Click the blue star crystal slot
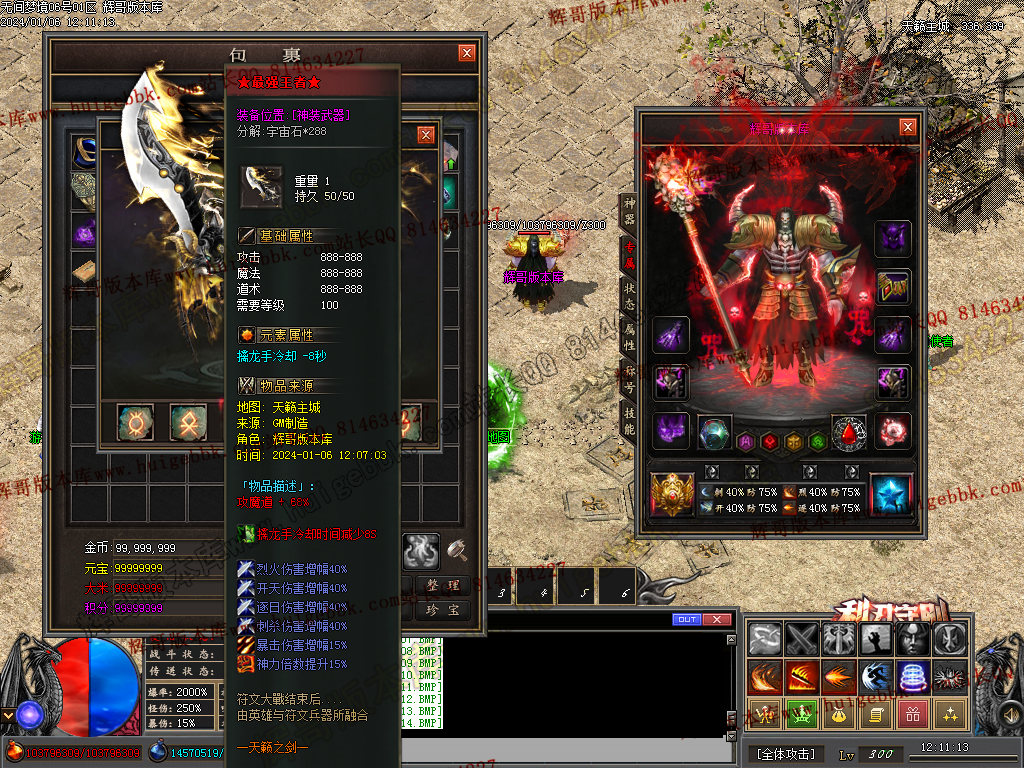This screenshot has width=1024, height=768. point(890,494)
